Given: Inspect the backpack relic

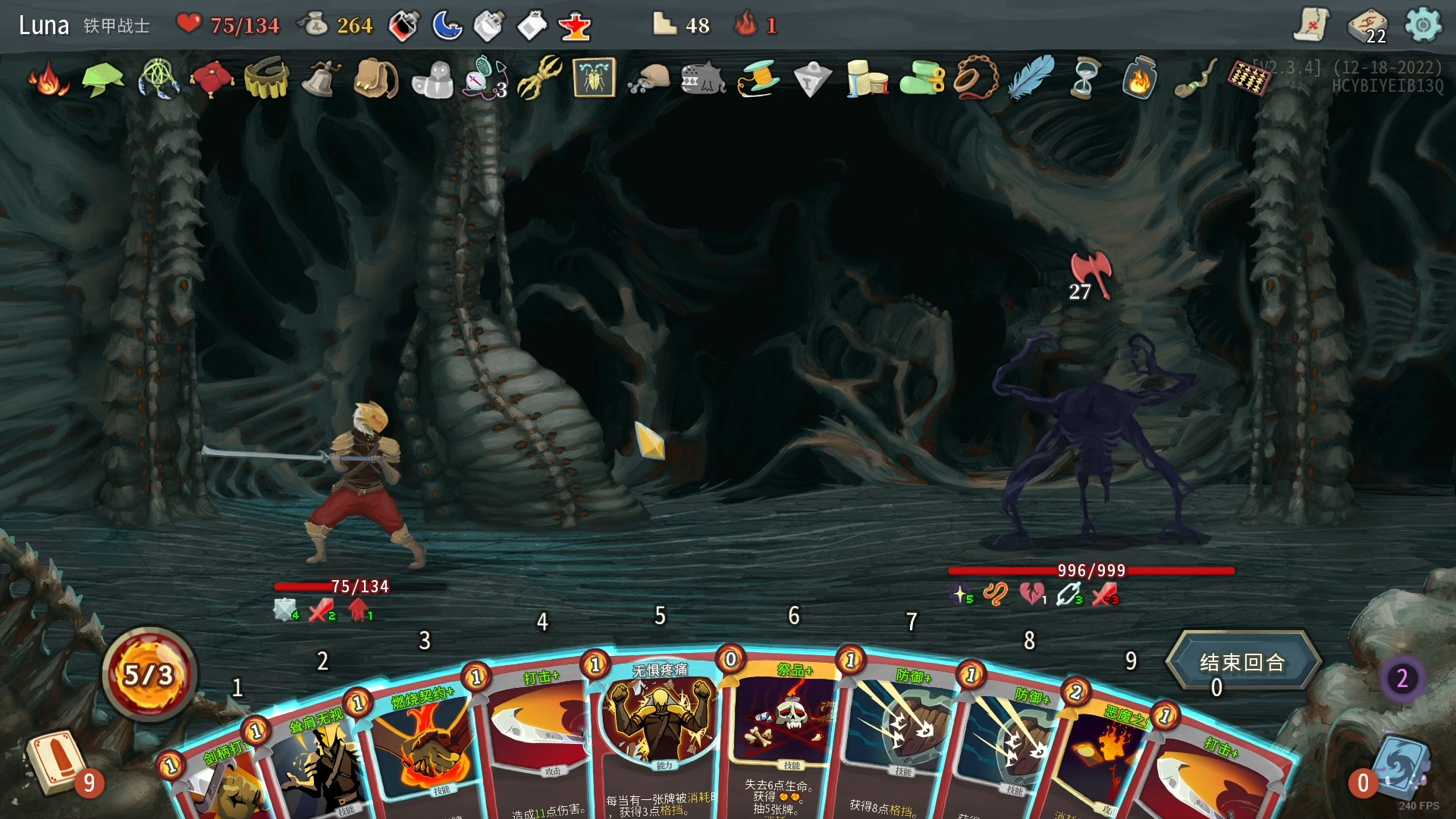Looking at the screenshot, I should click(x=376, y=78).
